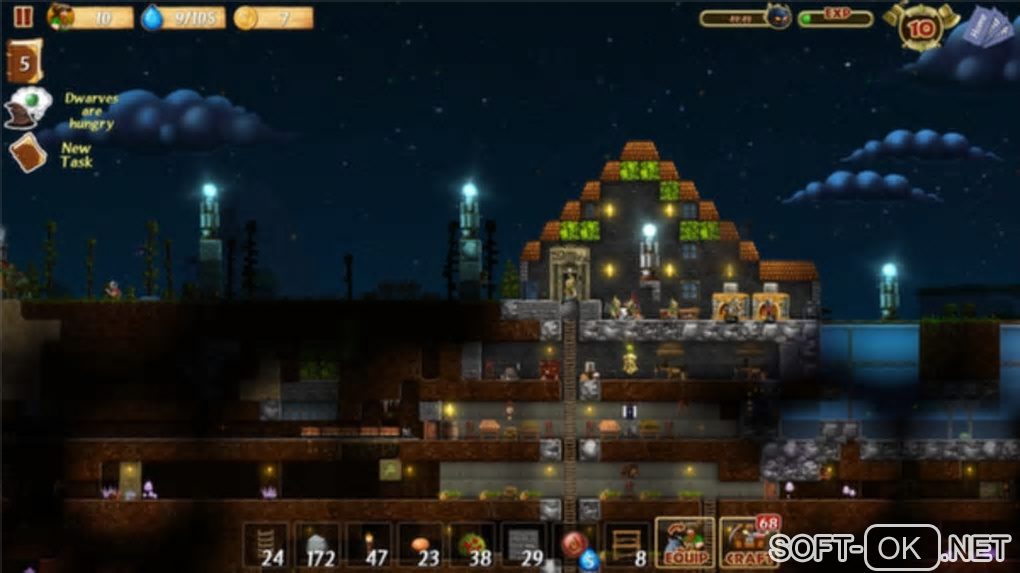Open the Equip menu
This screenshot has height=573, width=1020.
(683, 543)
